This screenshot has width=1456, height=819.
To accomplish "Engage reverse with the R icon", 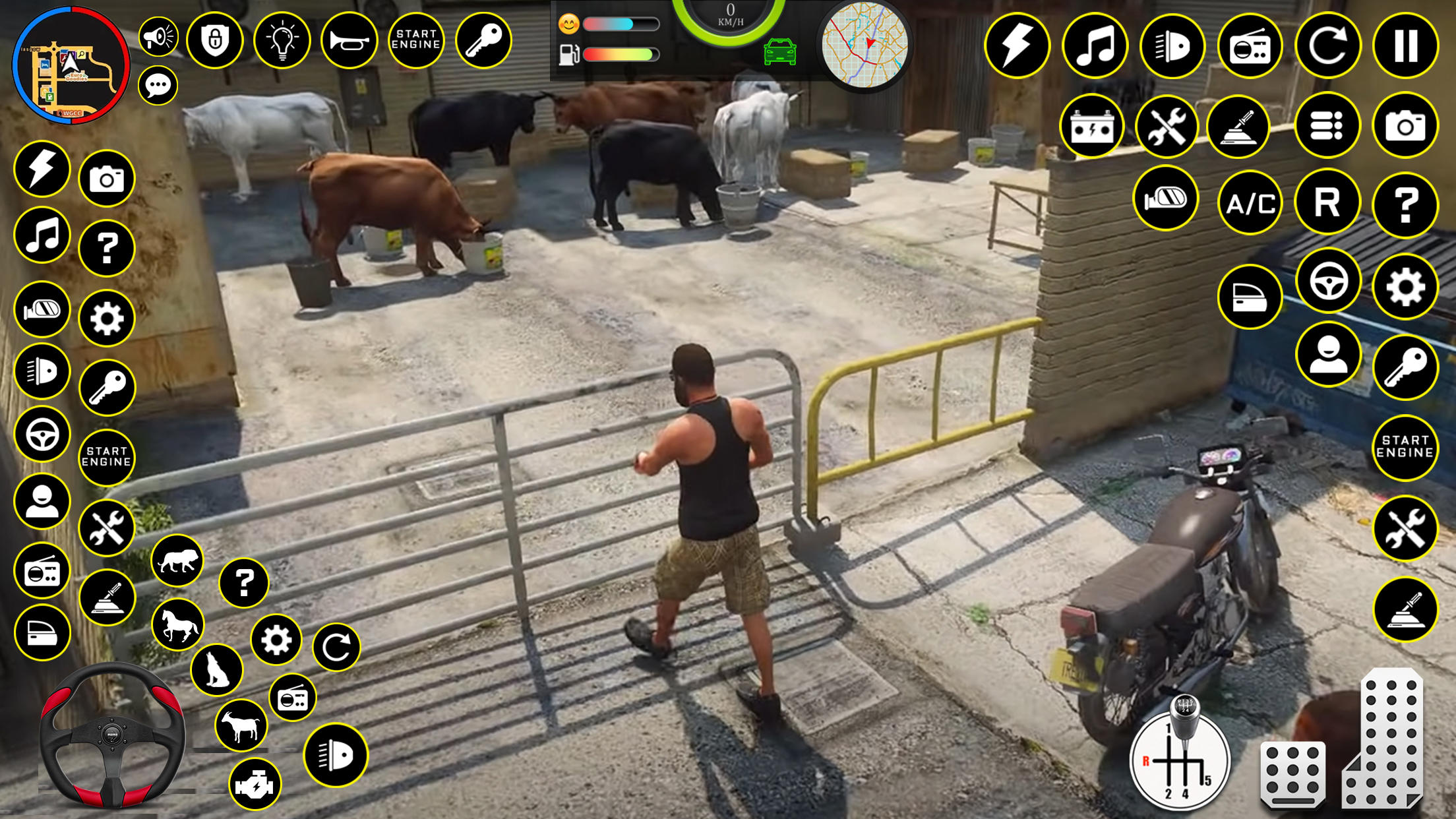I will 1327,203.
